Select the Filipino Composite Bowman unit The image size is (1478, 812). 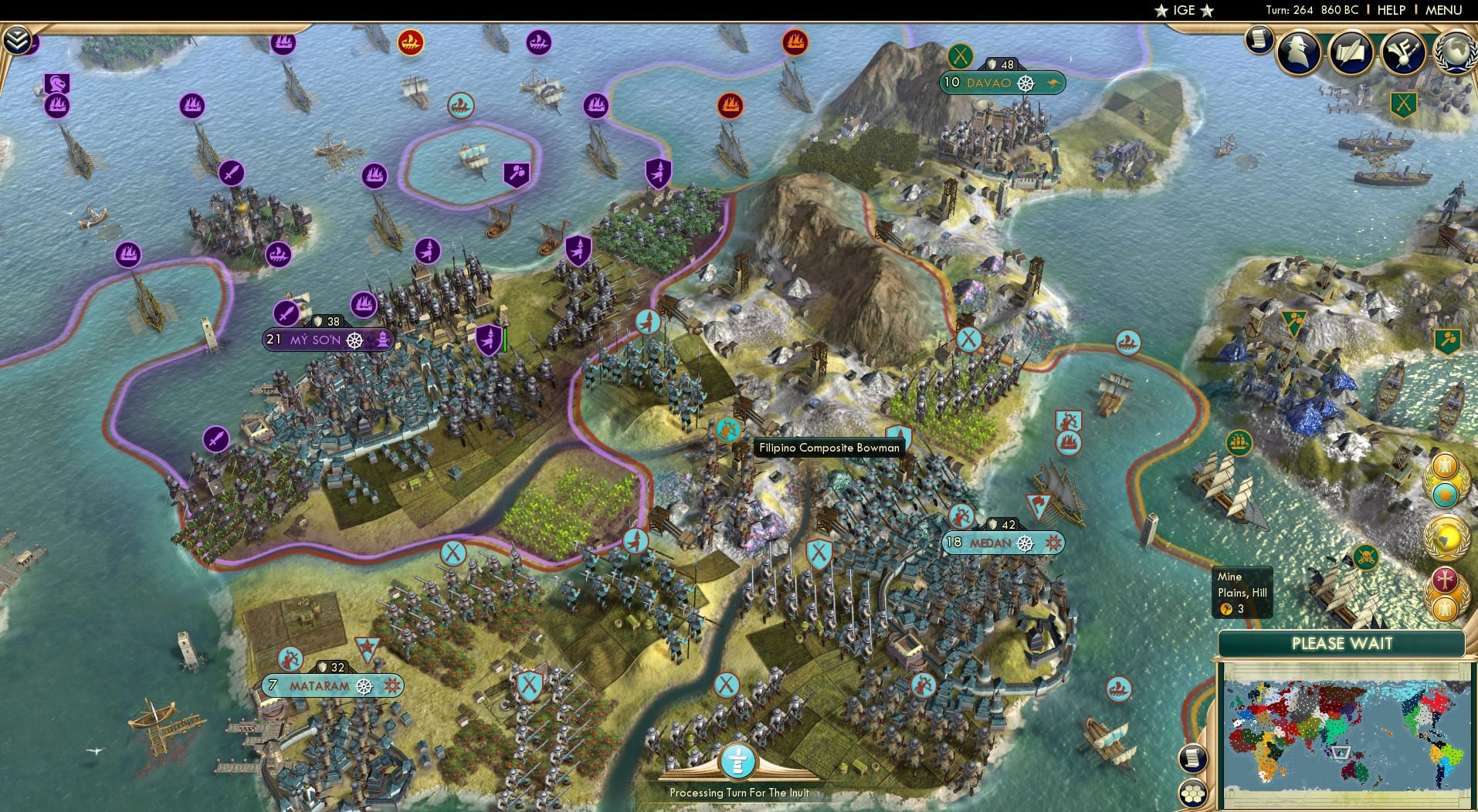click(727, 428)
